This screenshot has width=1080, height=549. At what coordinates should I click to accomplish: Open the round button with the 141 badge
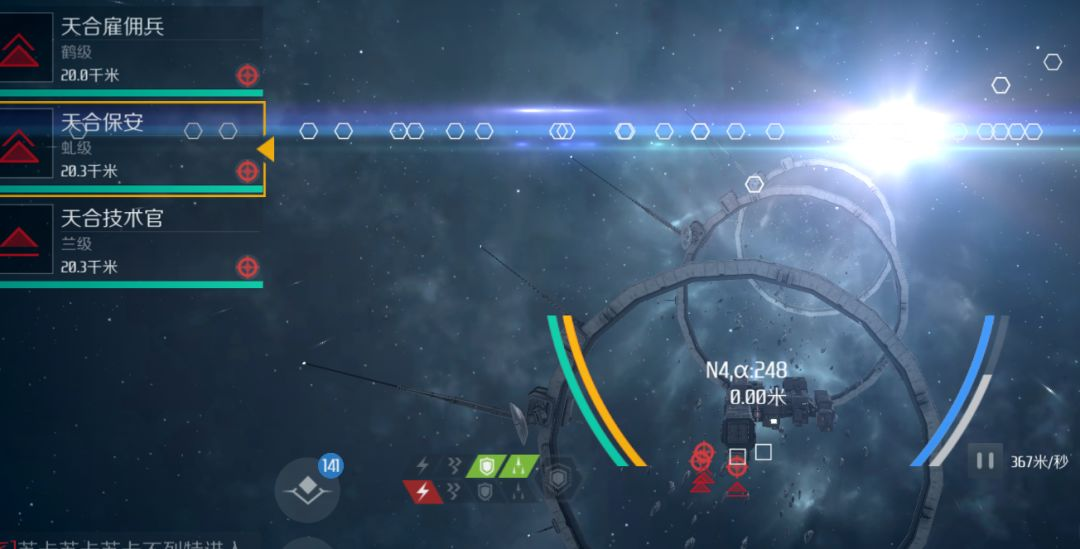click(307, 489)
